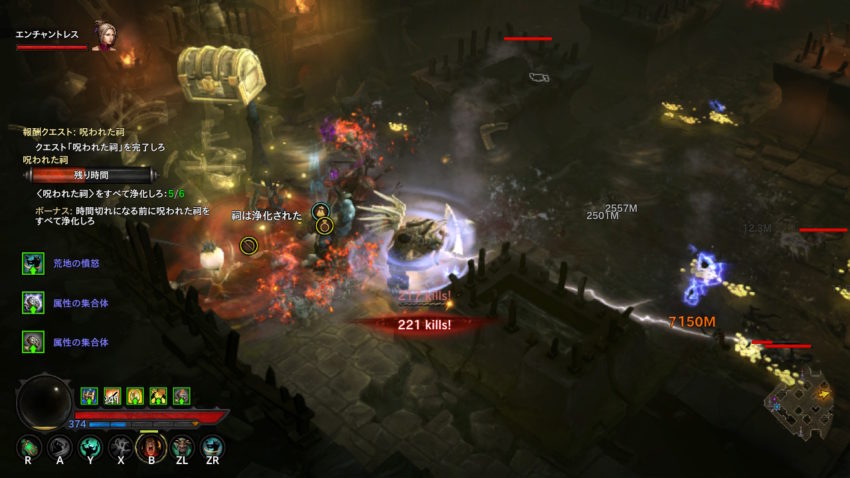
Task: Activate the teal beast skill icon
Action: (x=212, y=447)
